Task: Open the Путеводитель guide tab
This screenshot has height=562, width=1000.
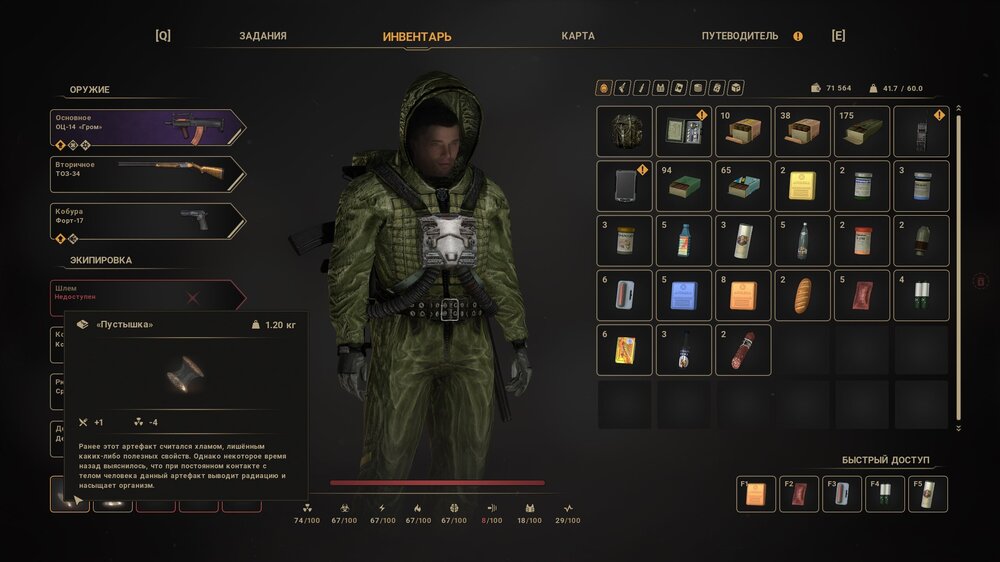Action: (x=740, y=36)
